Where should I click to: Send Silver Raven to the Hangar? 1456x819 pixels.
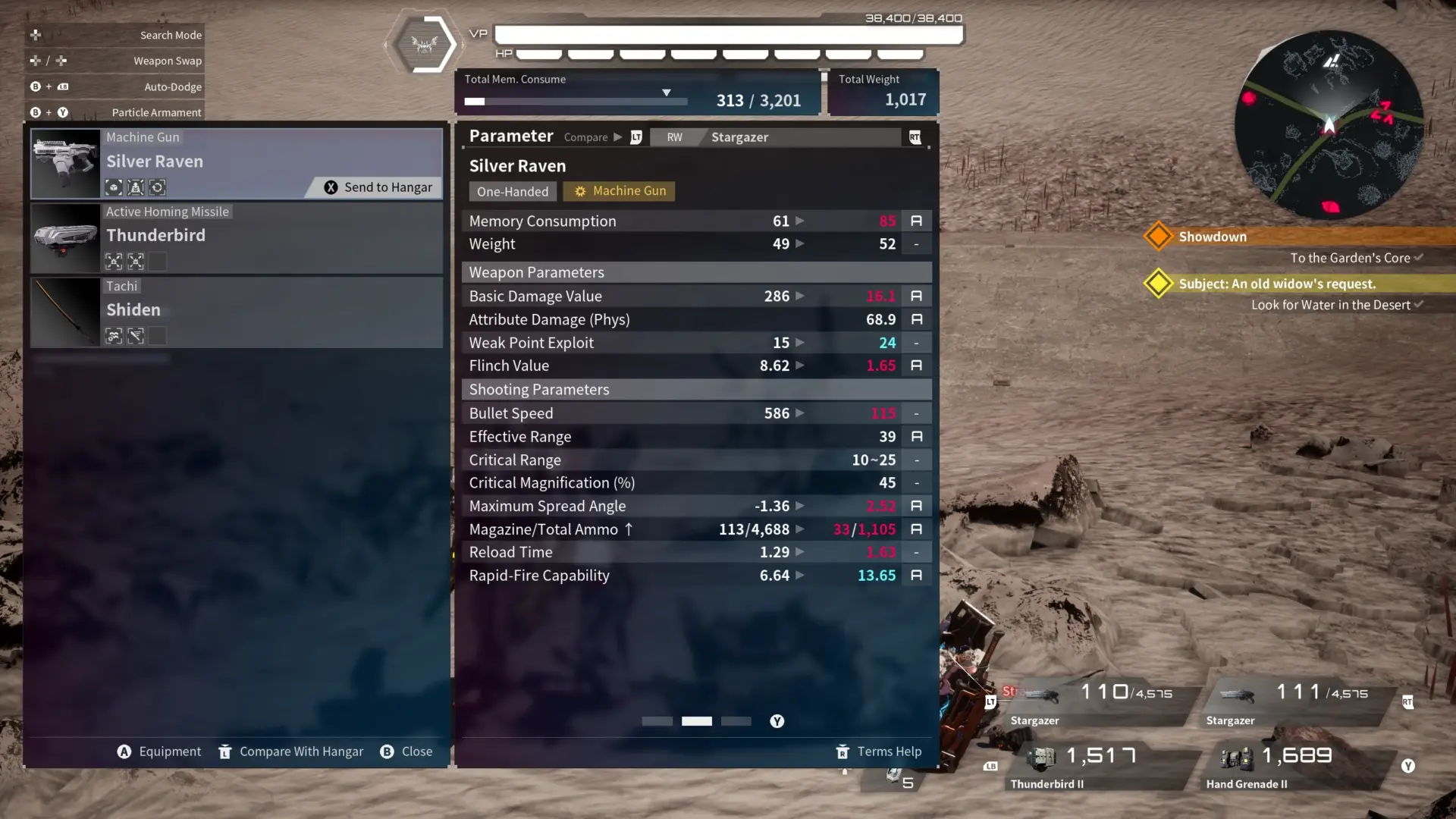378,187
